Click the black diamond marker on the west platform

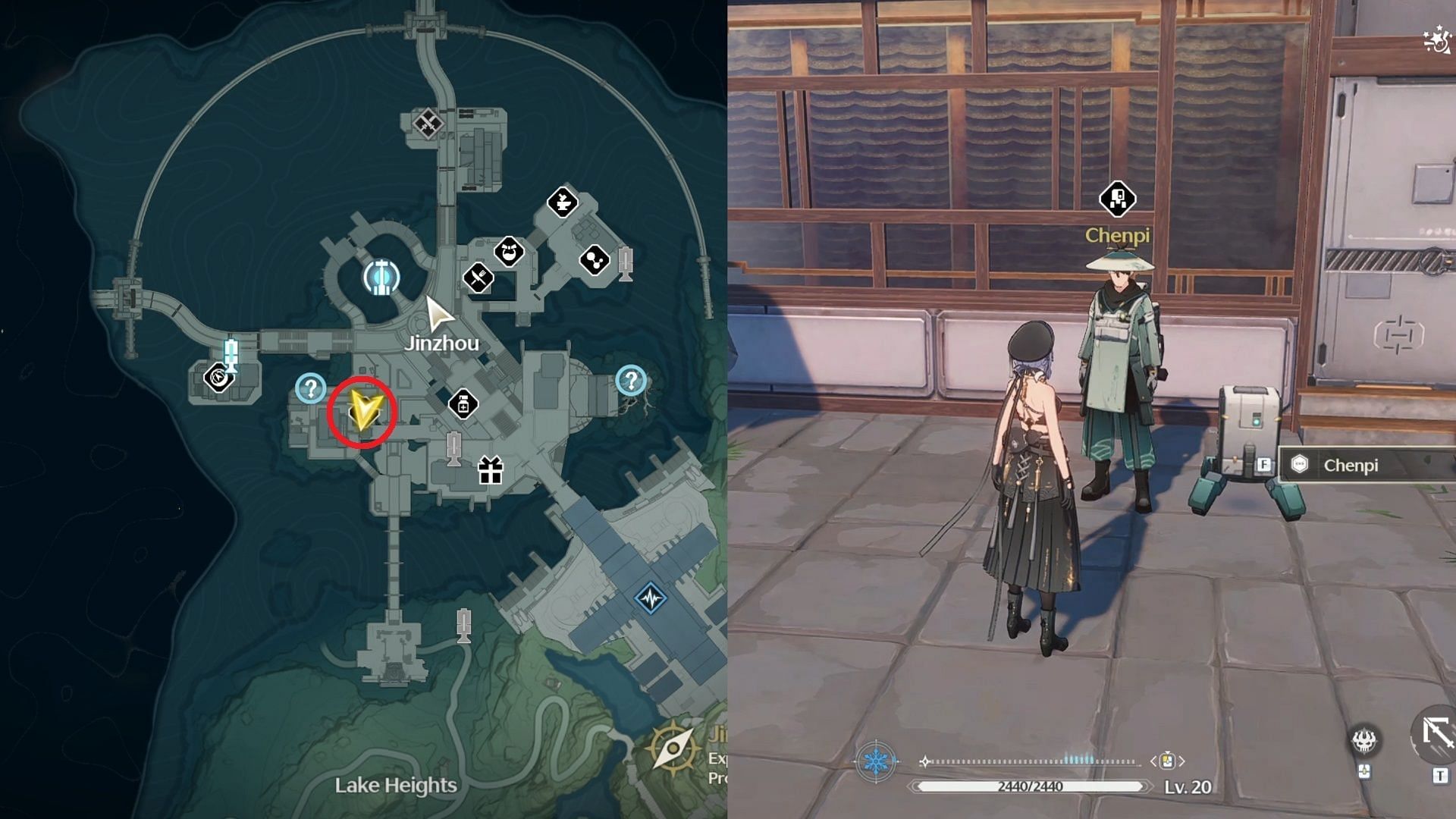[218, 377]
